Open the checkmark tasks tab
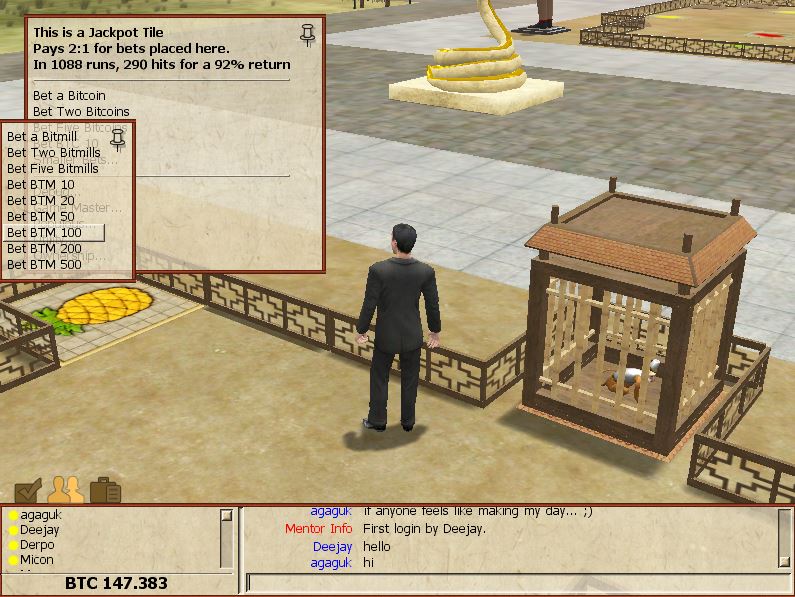Screen dimensions: 795x597 click(28, 489)
